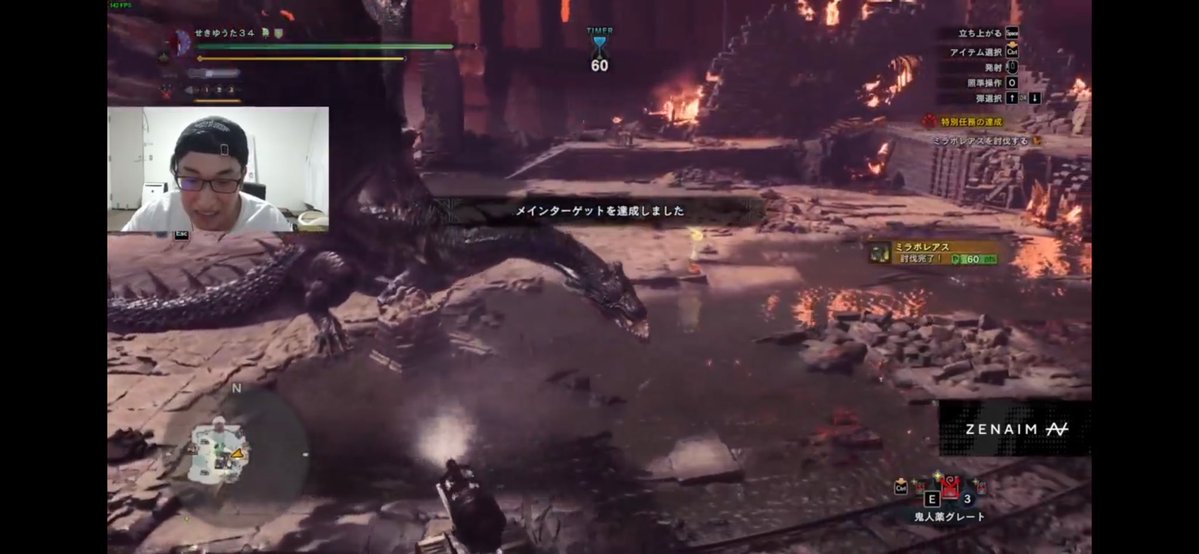Click the ZENAIM sponsor logo
The image size is (1199, 554).
(1014, 428)
